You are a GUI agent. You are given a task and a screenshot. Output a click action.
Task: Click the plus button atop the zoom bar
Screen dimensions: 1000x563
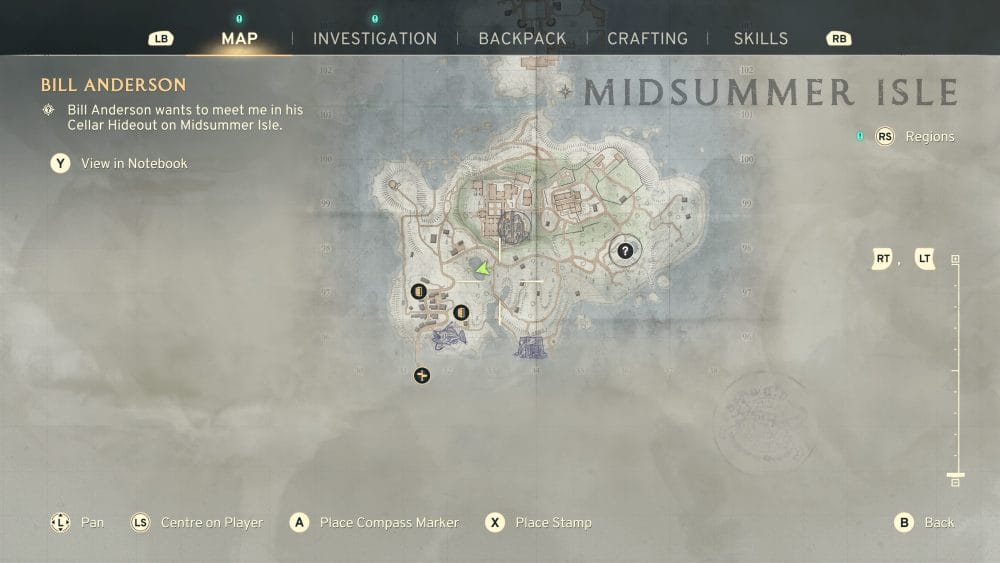click(x=955, y=259)
